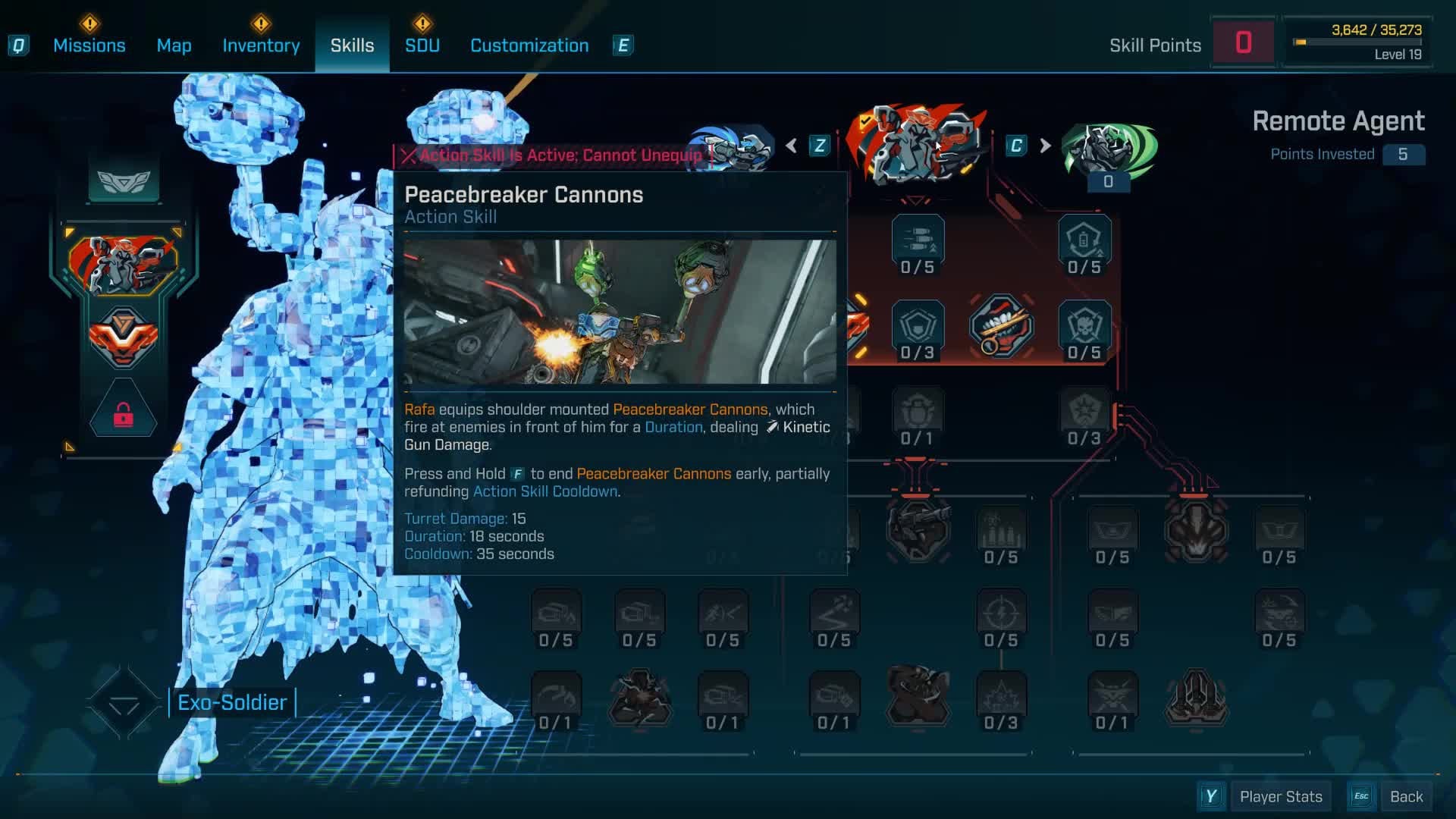
Task: Select the locked skill slot with red padlock
Action: tap(124, 414)
